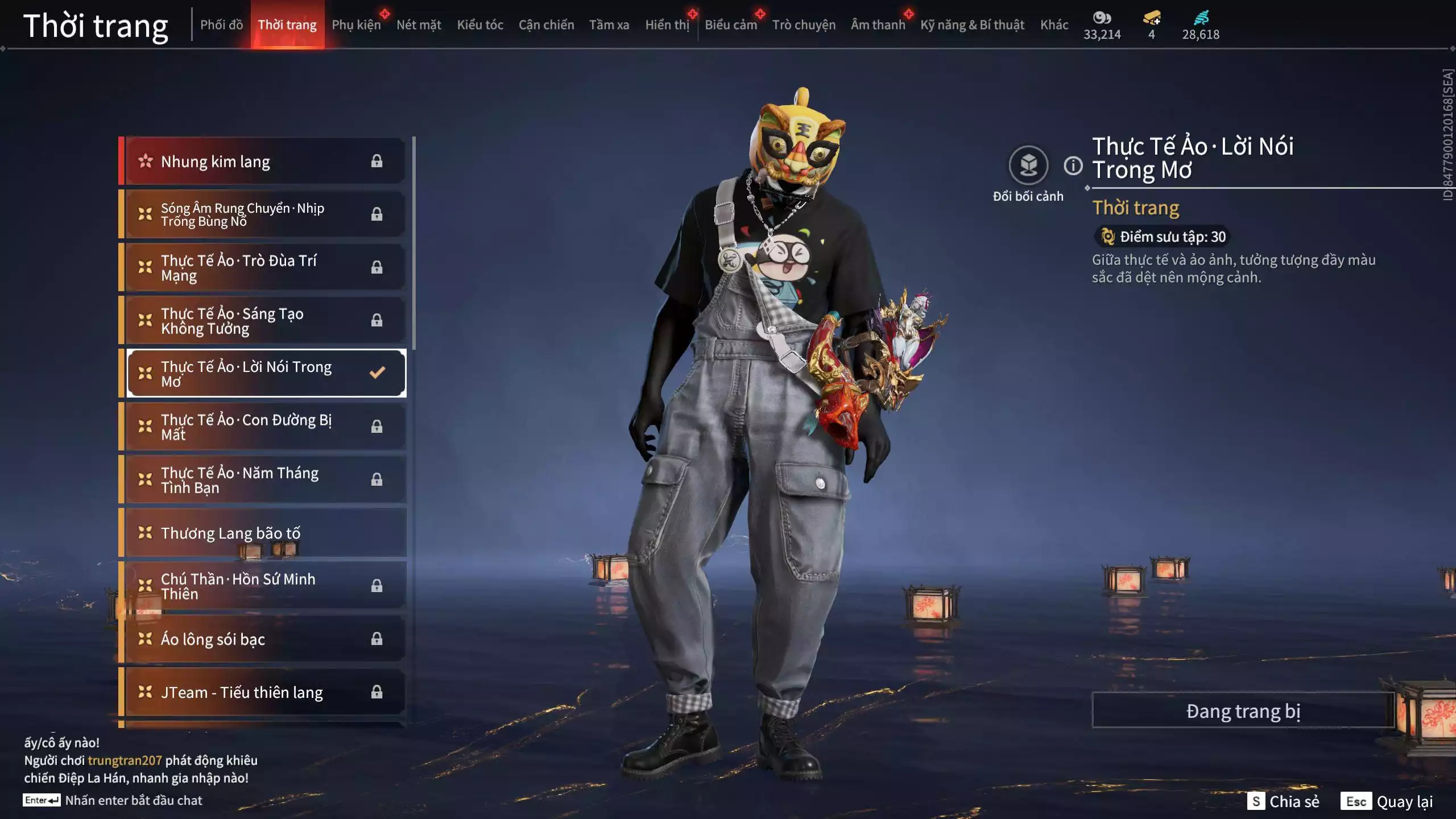
Task: Select the Trò chuyện tab
Action: pos(804,25)
